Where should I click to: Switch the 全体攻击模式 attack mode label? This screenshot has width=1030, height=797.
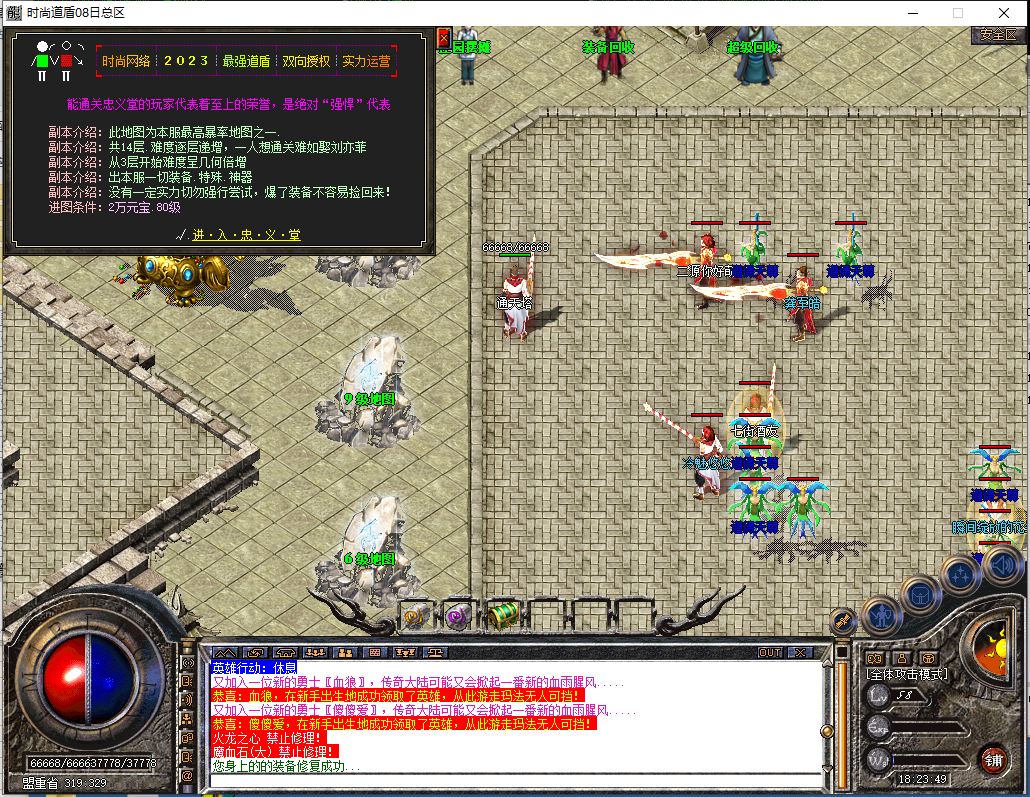coord(906,674)
